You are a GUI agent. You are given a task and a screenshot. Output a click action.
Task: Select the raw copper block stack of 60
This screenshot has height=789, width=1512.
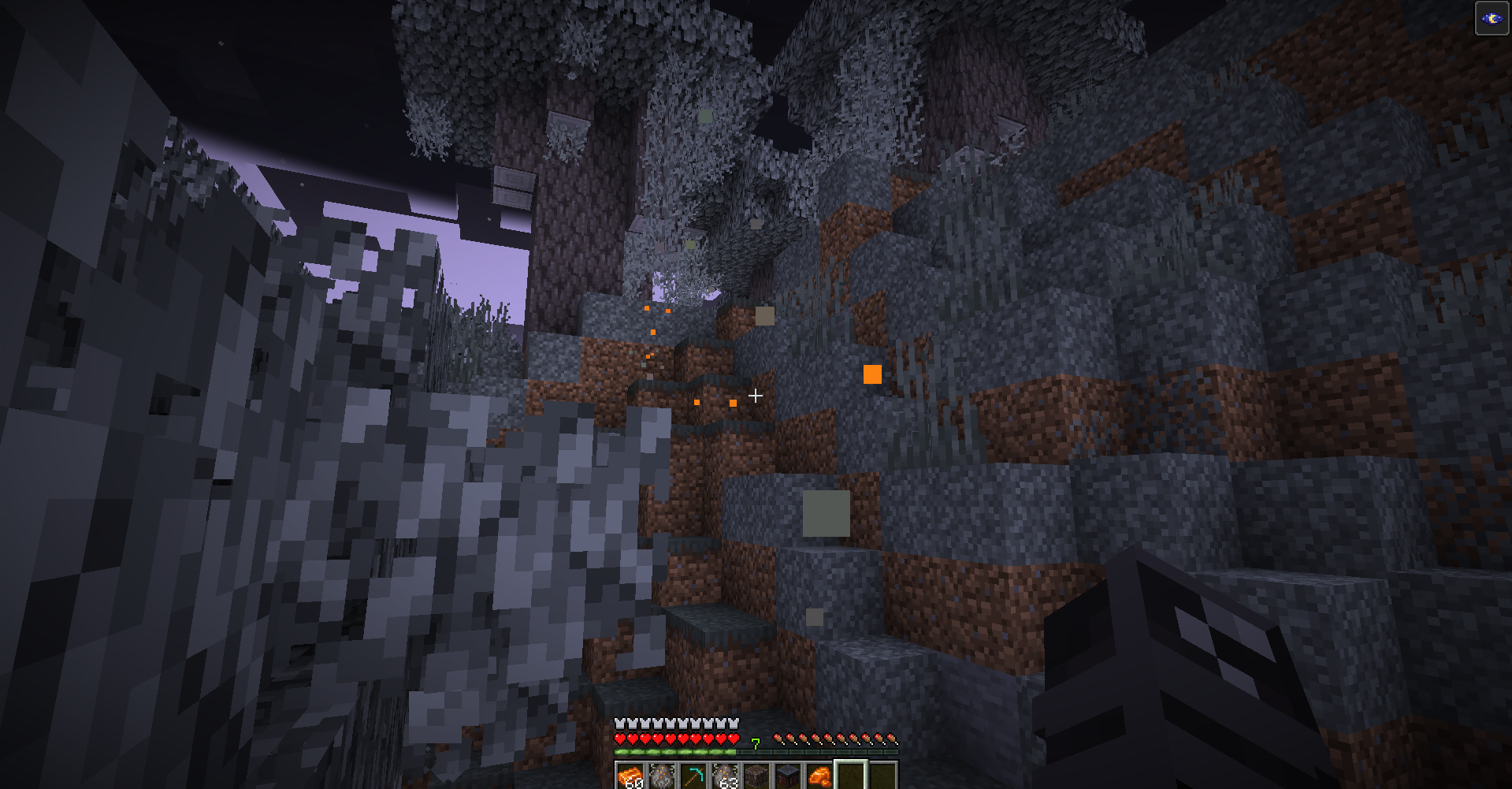[630, 775]
